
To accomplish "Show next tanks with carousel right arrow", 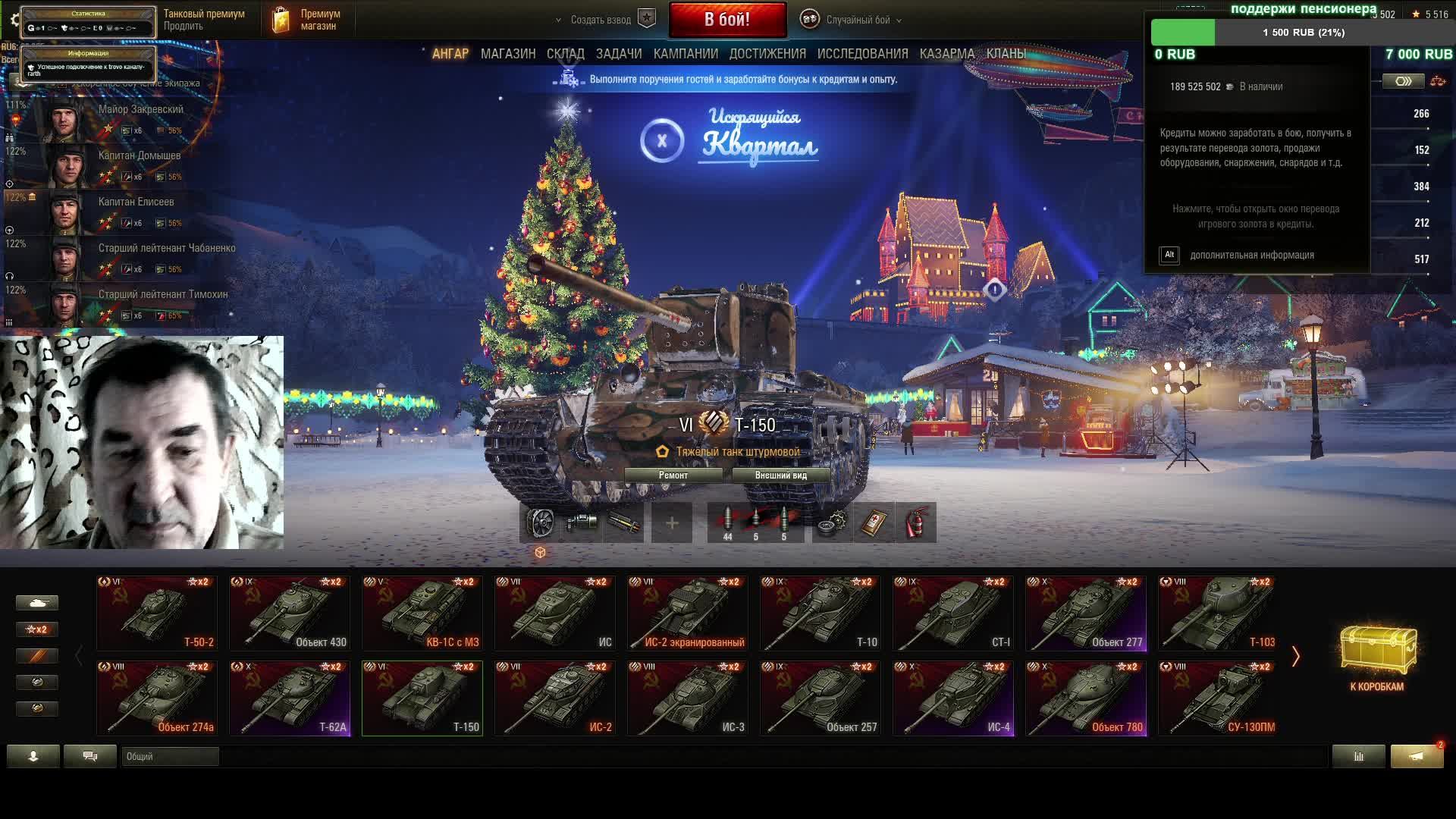I will coord(1295,657).
